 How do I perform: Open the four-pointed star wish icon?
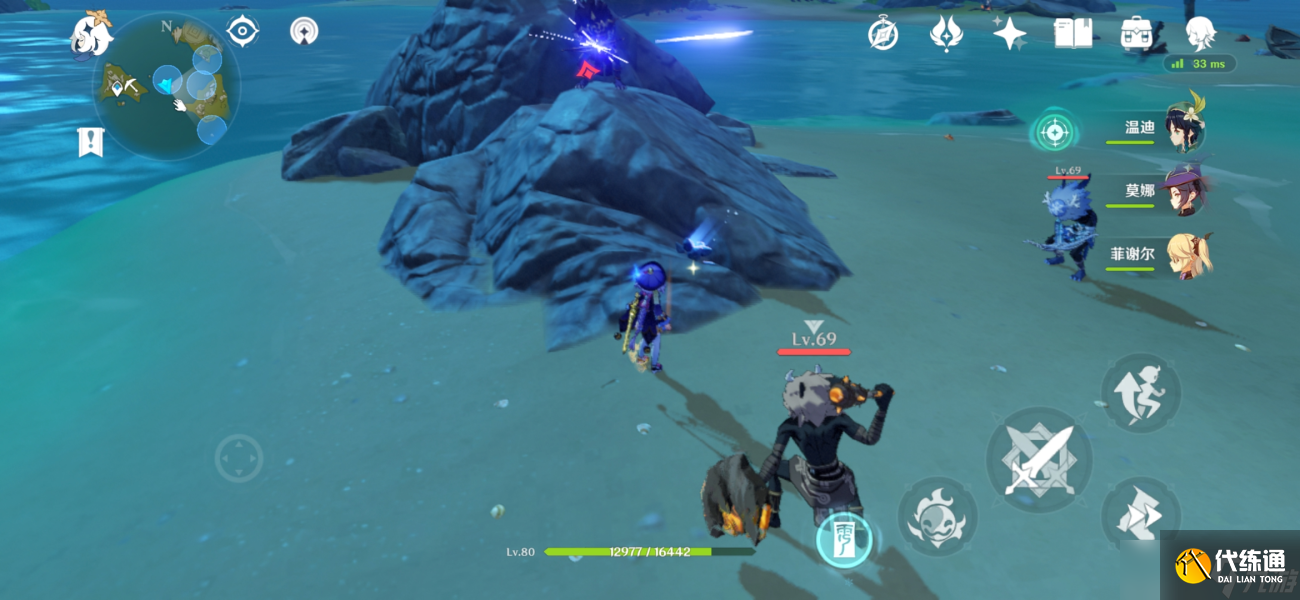coord(1009,35)
